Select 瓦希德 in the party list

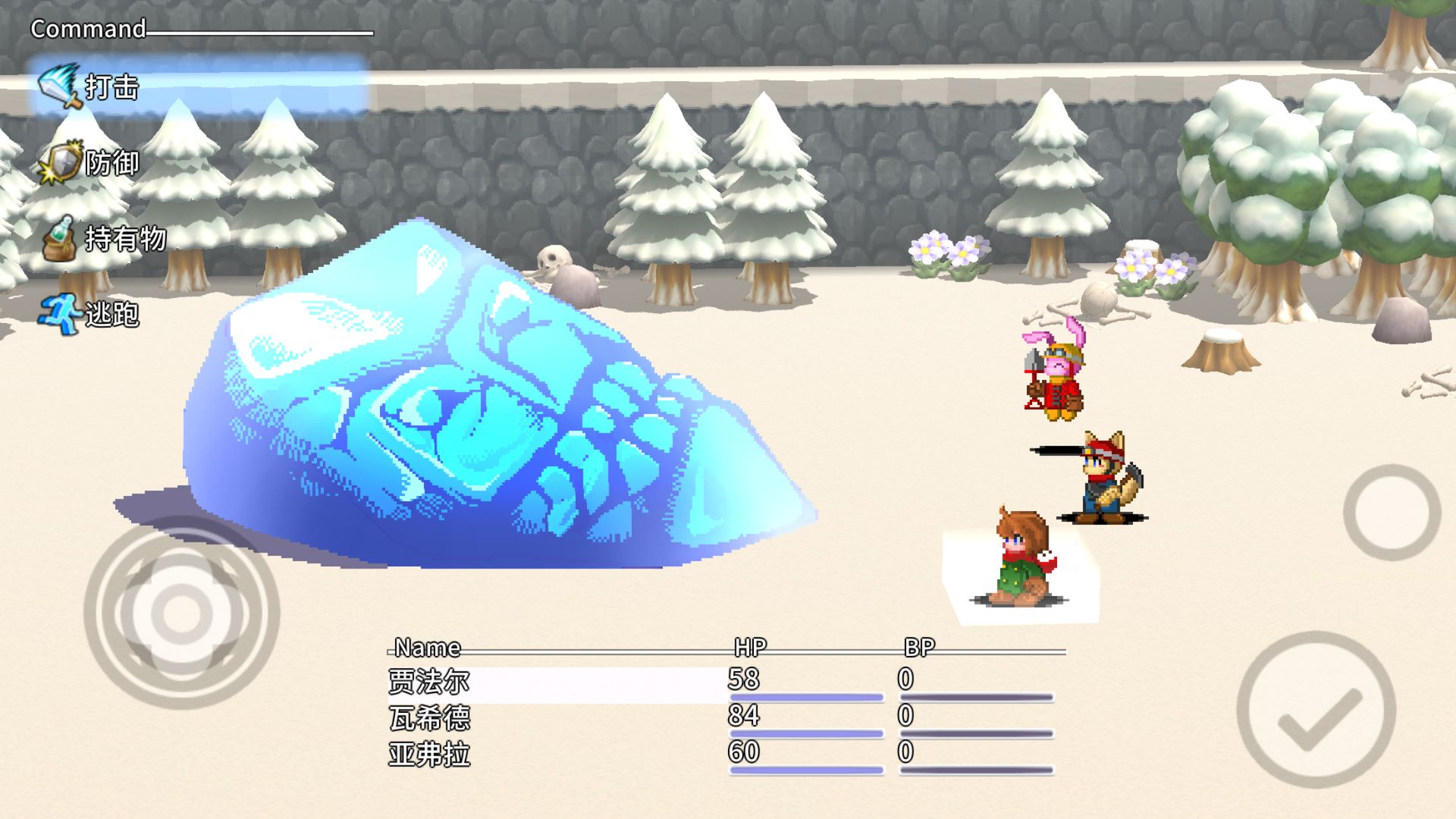coord(429,718)
